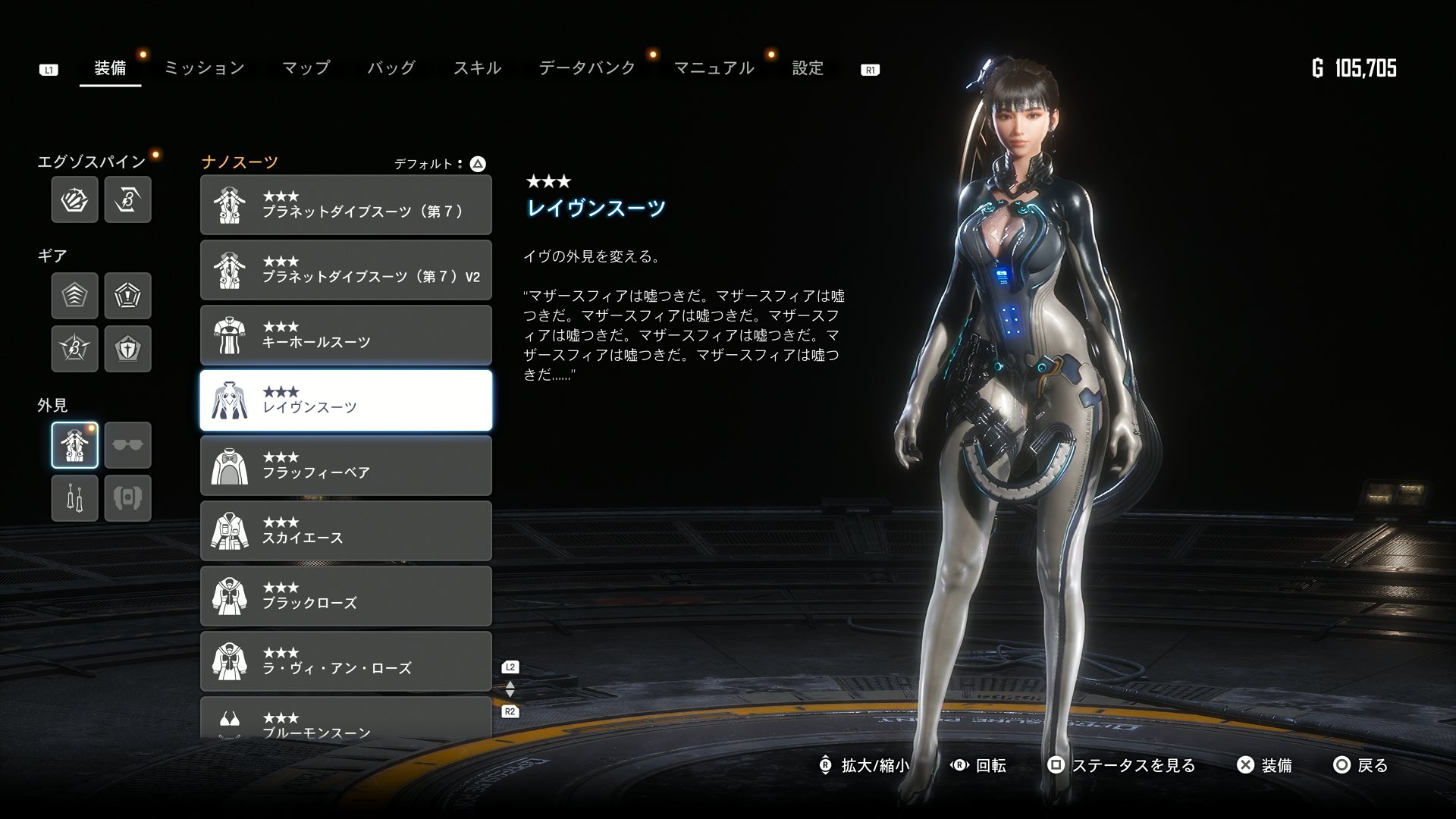Click the shield Gear slot icon
The image size is (1456, 819).
click(127, 349)
